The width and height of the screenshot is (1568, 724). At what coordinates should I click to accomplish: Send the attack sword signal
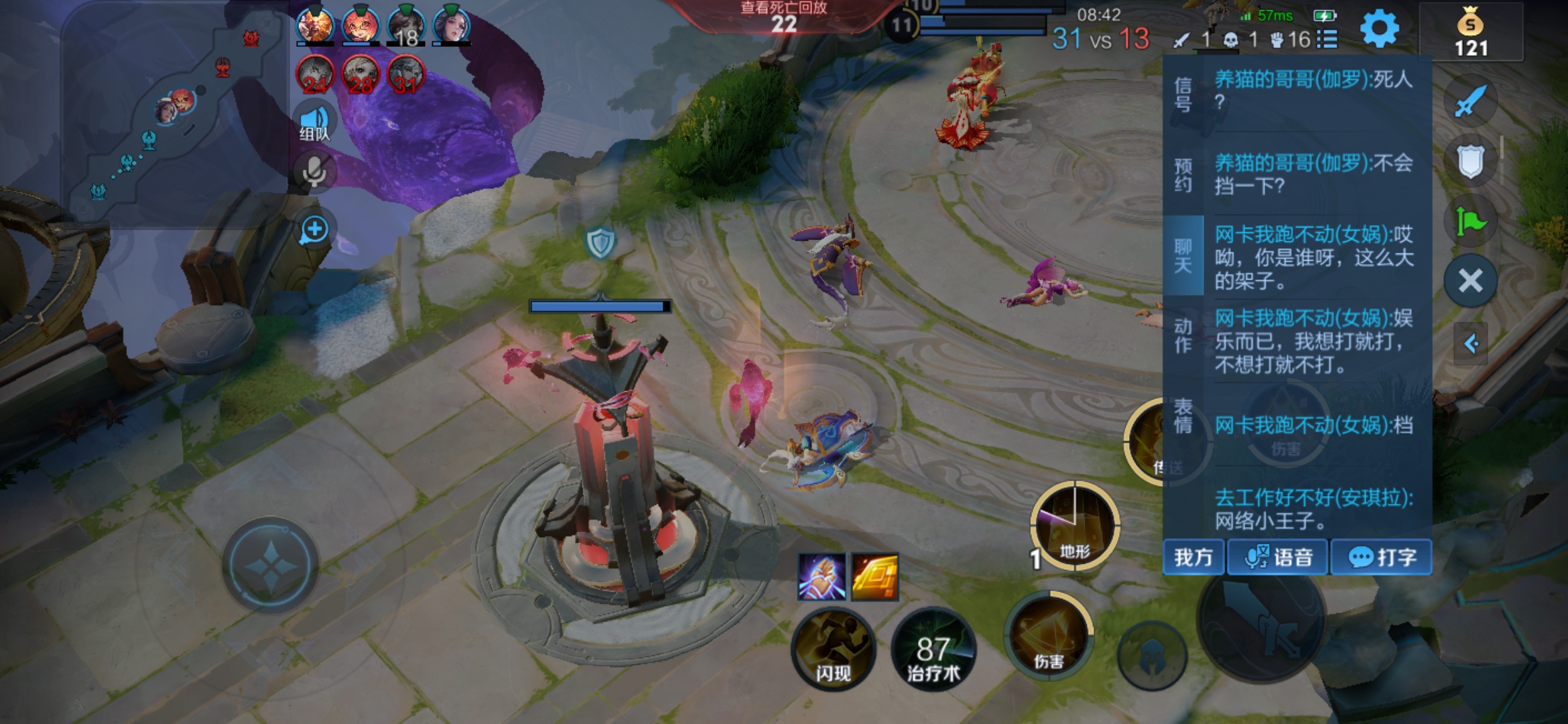tap(1470, 102)
